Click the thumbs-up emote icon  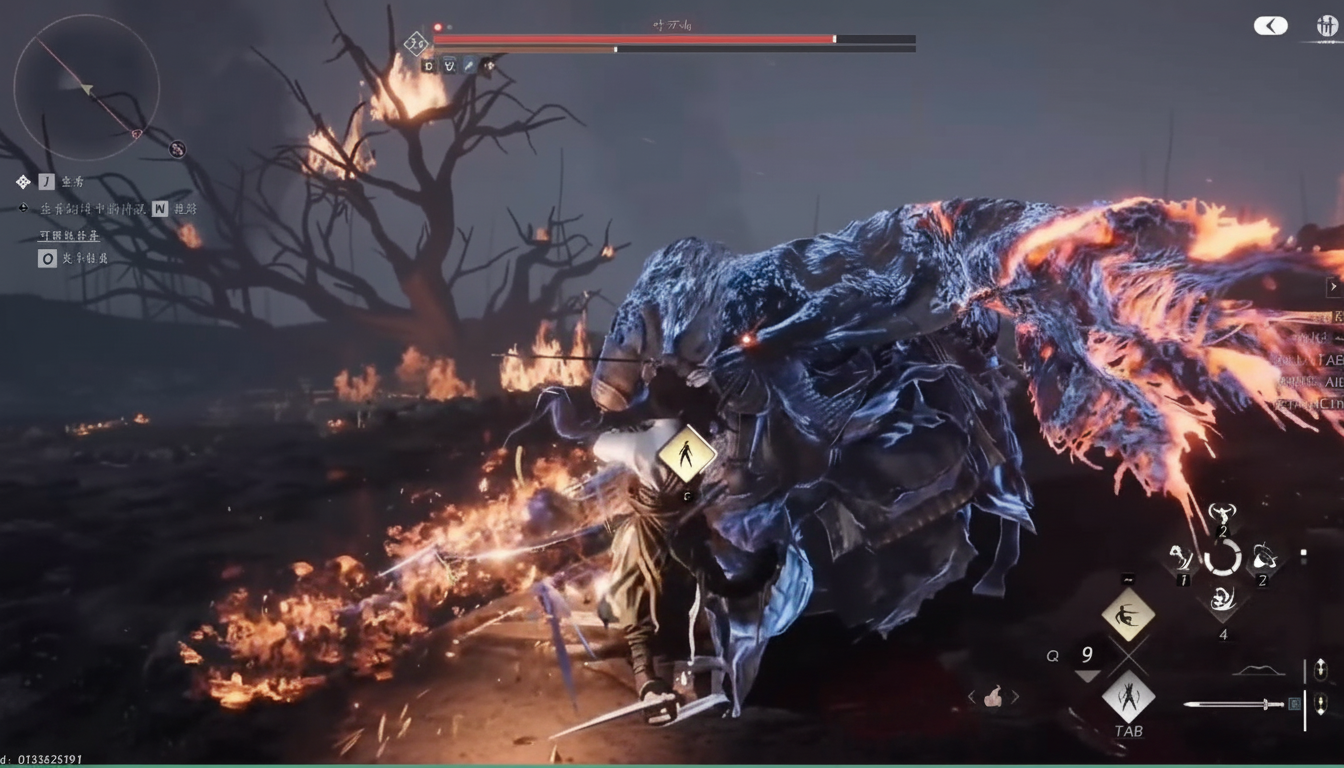click(x=993, y=697)
